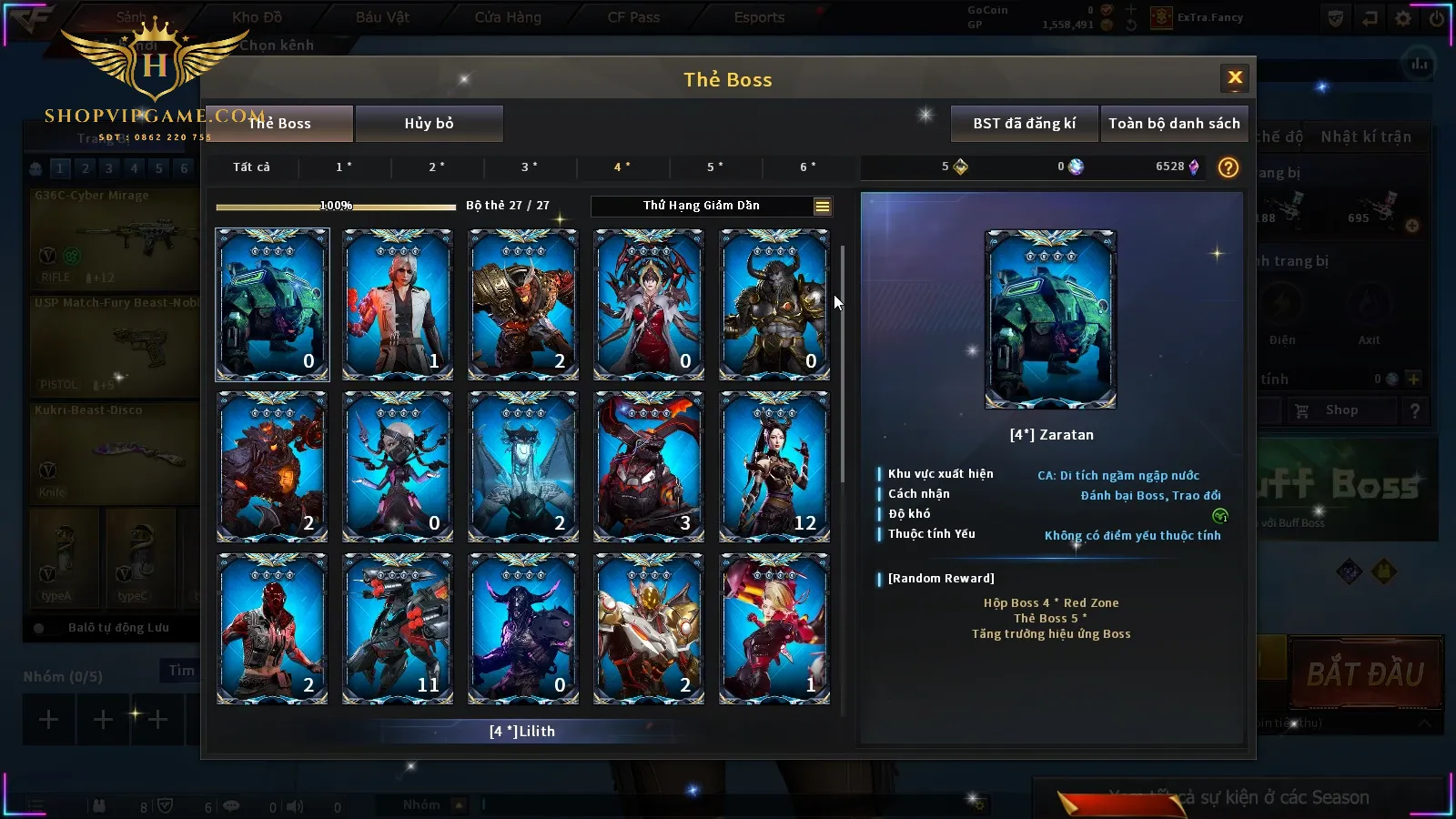
Task: Select the boss card with count 3
Action: coord(649,467)
